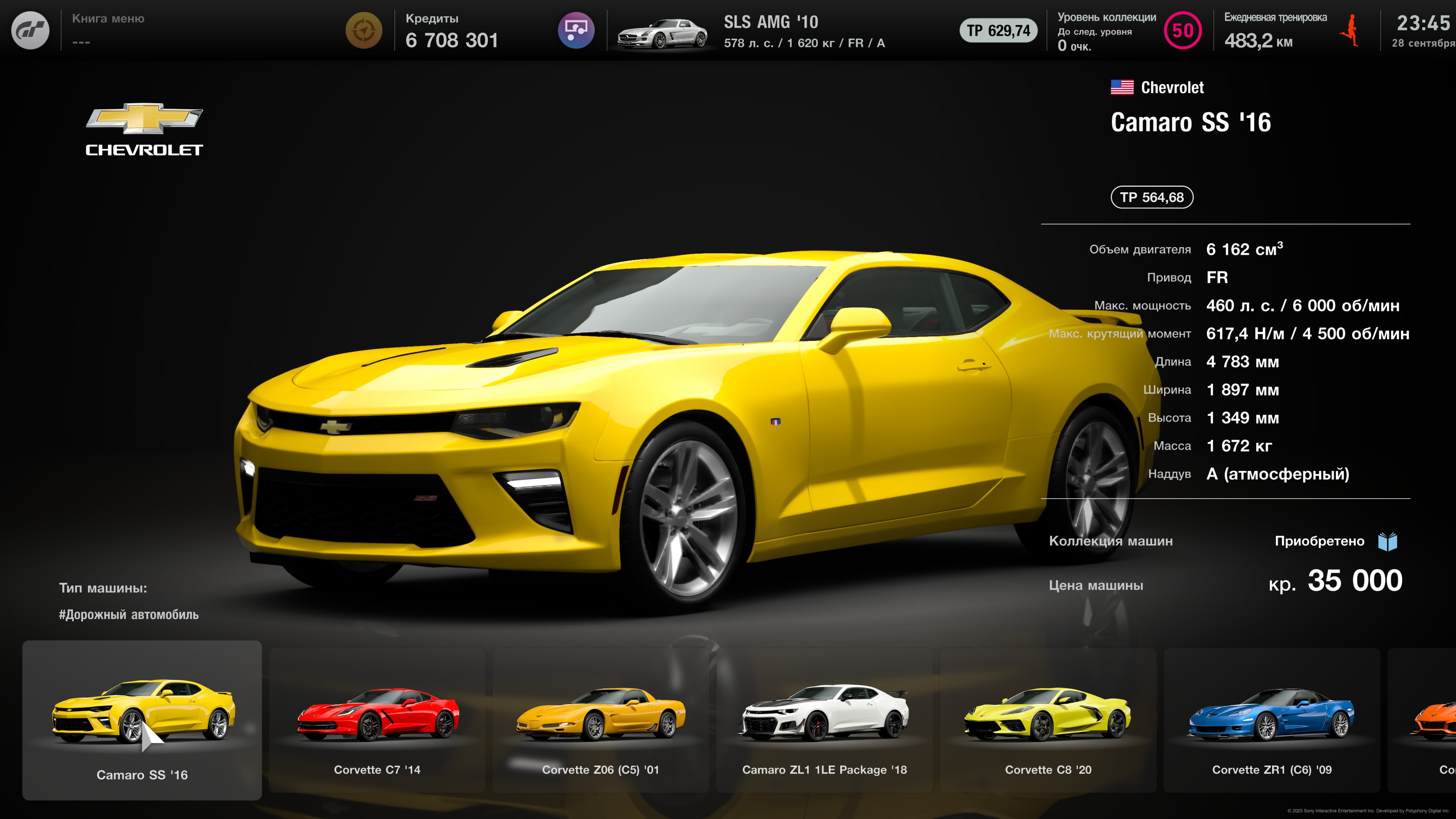Click the gold credits compass icon

point(364,30)
